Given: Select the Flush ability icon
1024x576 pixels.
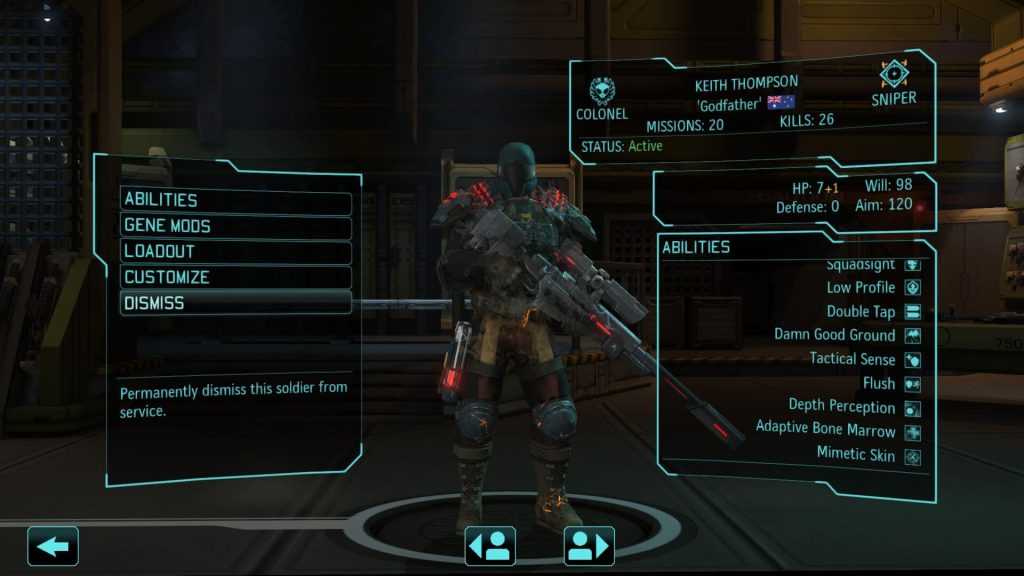Looking at the screenshot, I should click(912, 384).
